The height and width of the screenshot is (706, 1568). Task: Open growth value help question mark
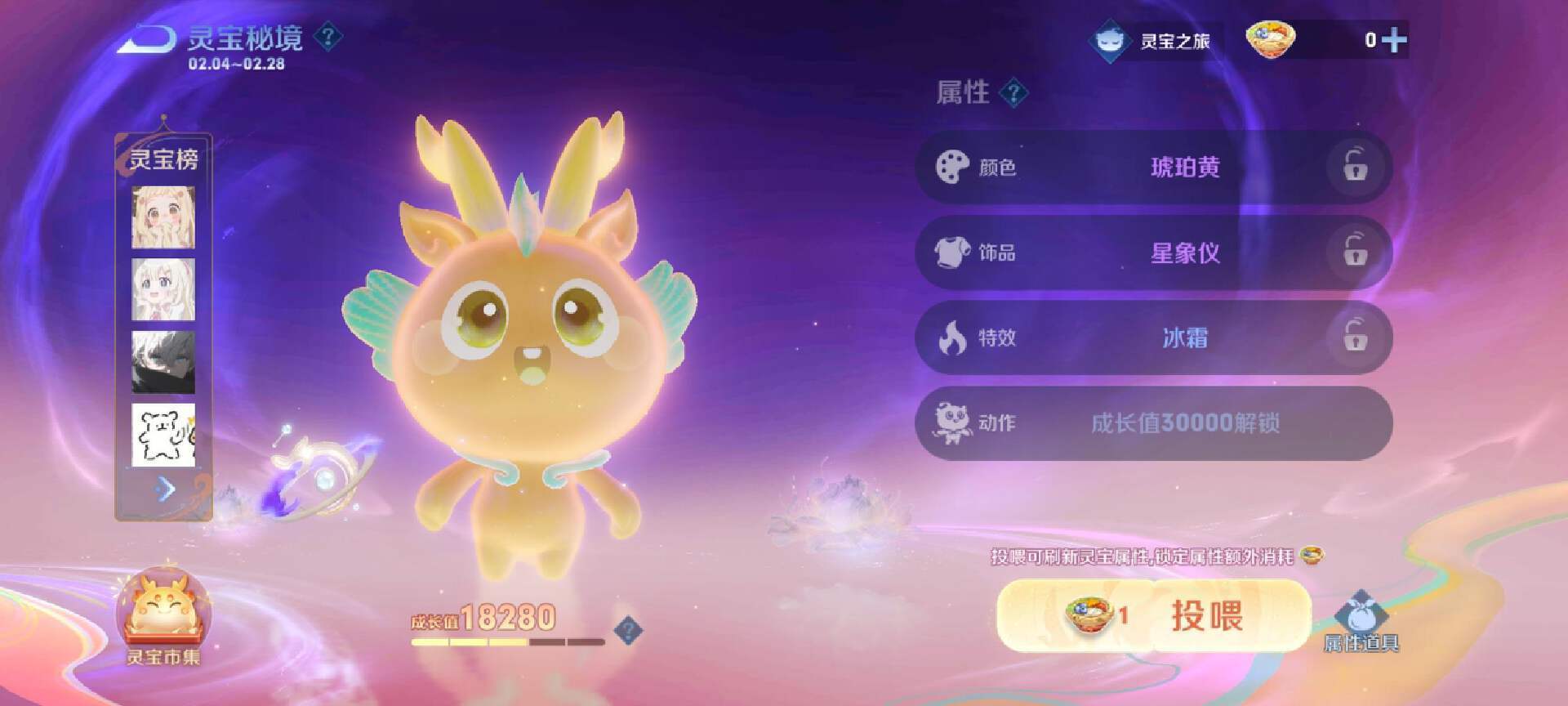point(628,630)
